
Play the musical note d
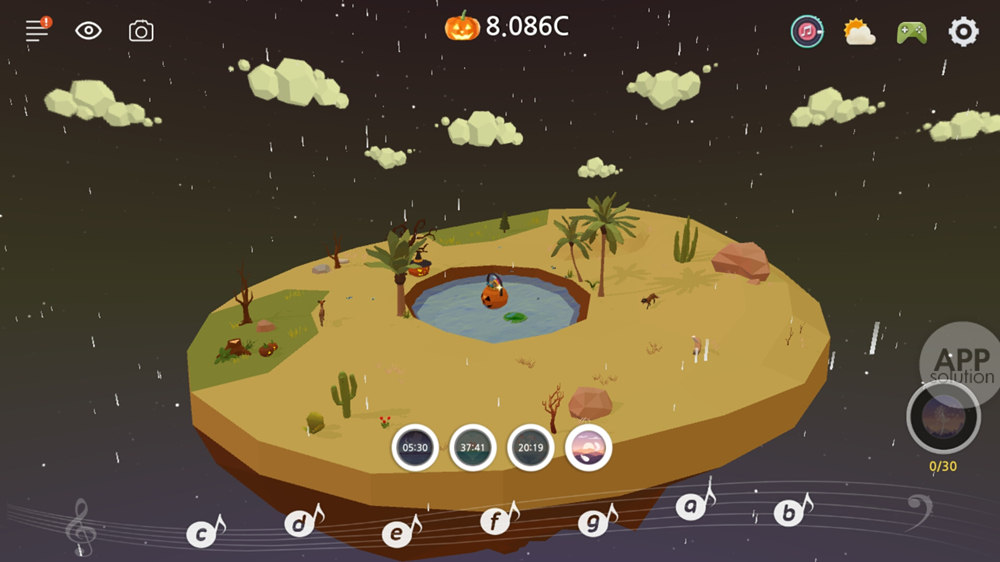(301, 523)
